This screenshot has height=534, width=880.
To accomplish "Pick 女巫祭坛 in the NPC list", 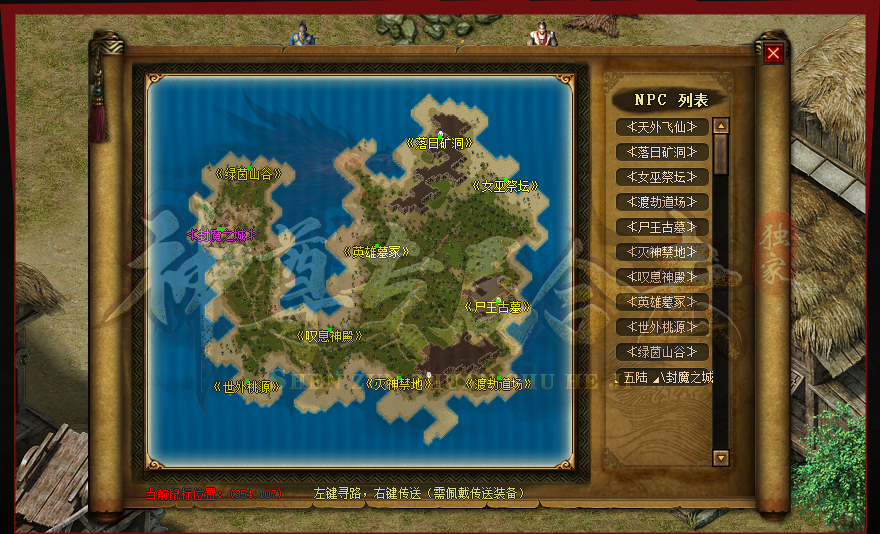I will 662,177.
